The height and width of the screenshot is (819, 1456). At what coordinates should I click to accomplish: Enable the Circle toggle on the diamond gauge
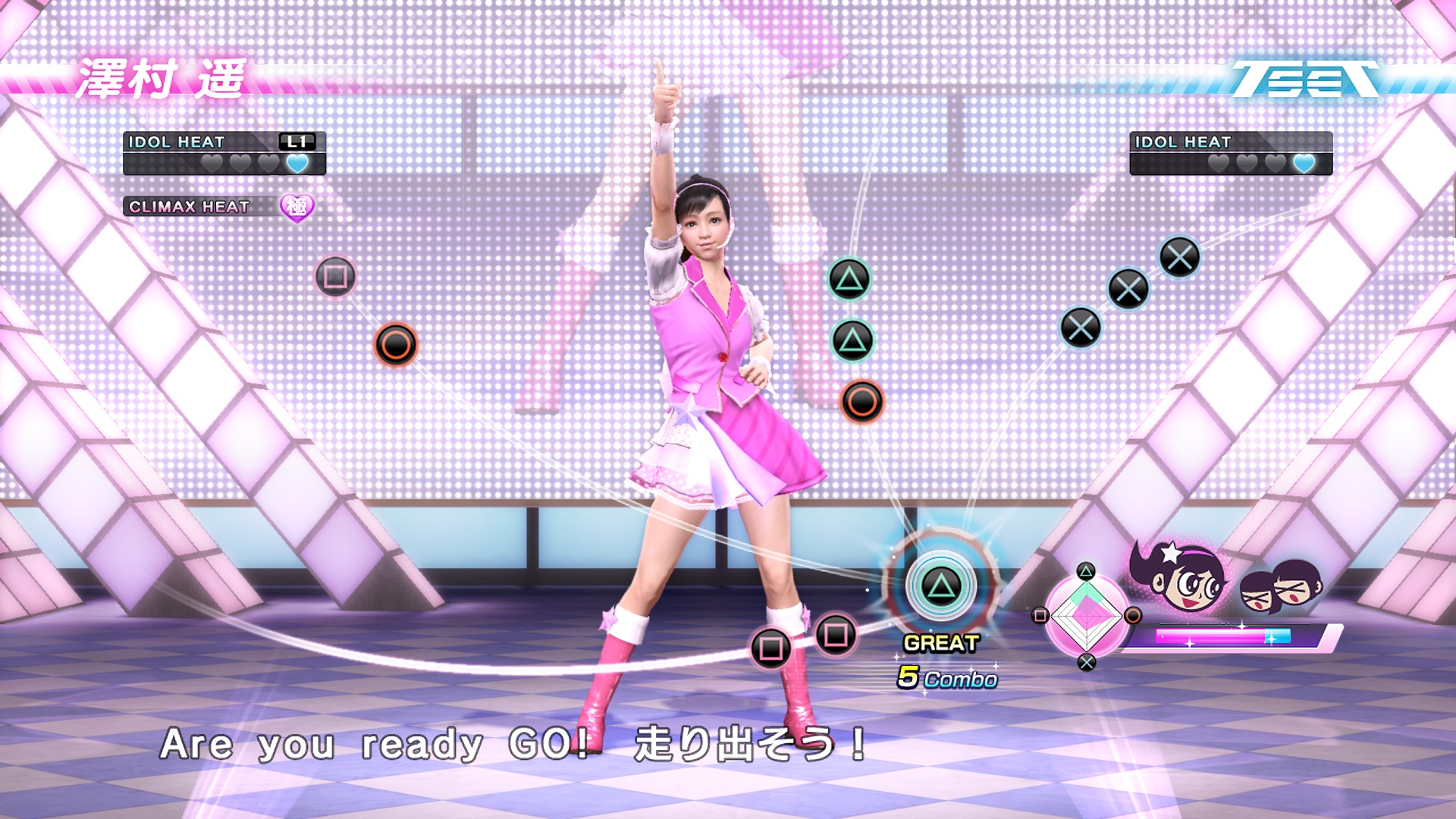(x=1134, y=615)
